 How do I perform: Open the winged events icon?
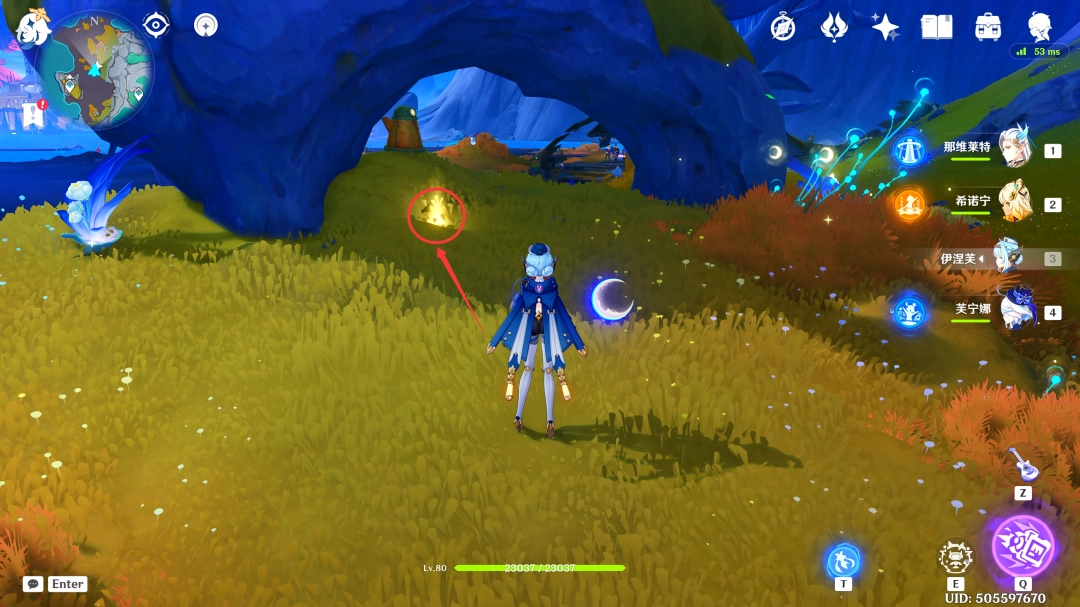(834, 28)
